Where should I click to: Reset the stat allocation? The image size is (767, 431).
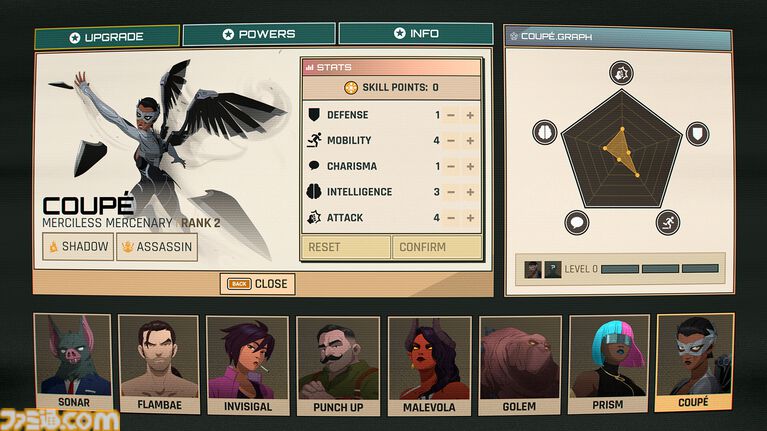pyautogui.click(x=345, y=247)
